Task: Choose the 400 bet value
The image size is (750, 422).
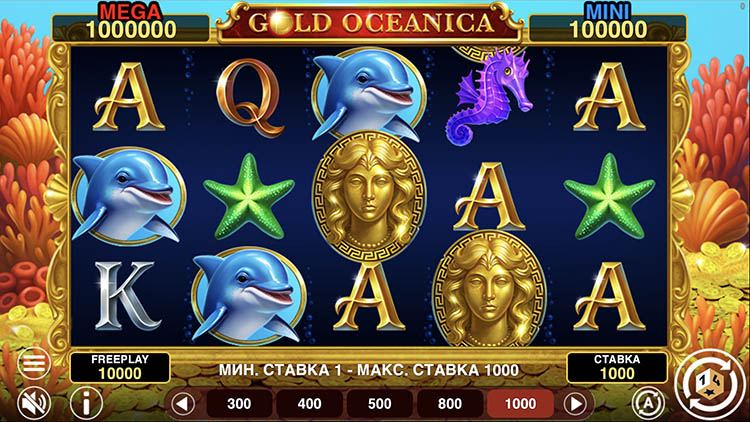Action: (x=310, y=404)
